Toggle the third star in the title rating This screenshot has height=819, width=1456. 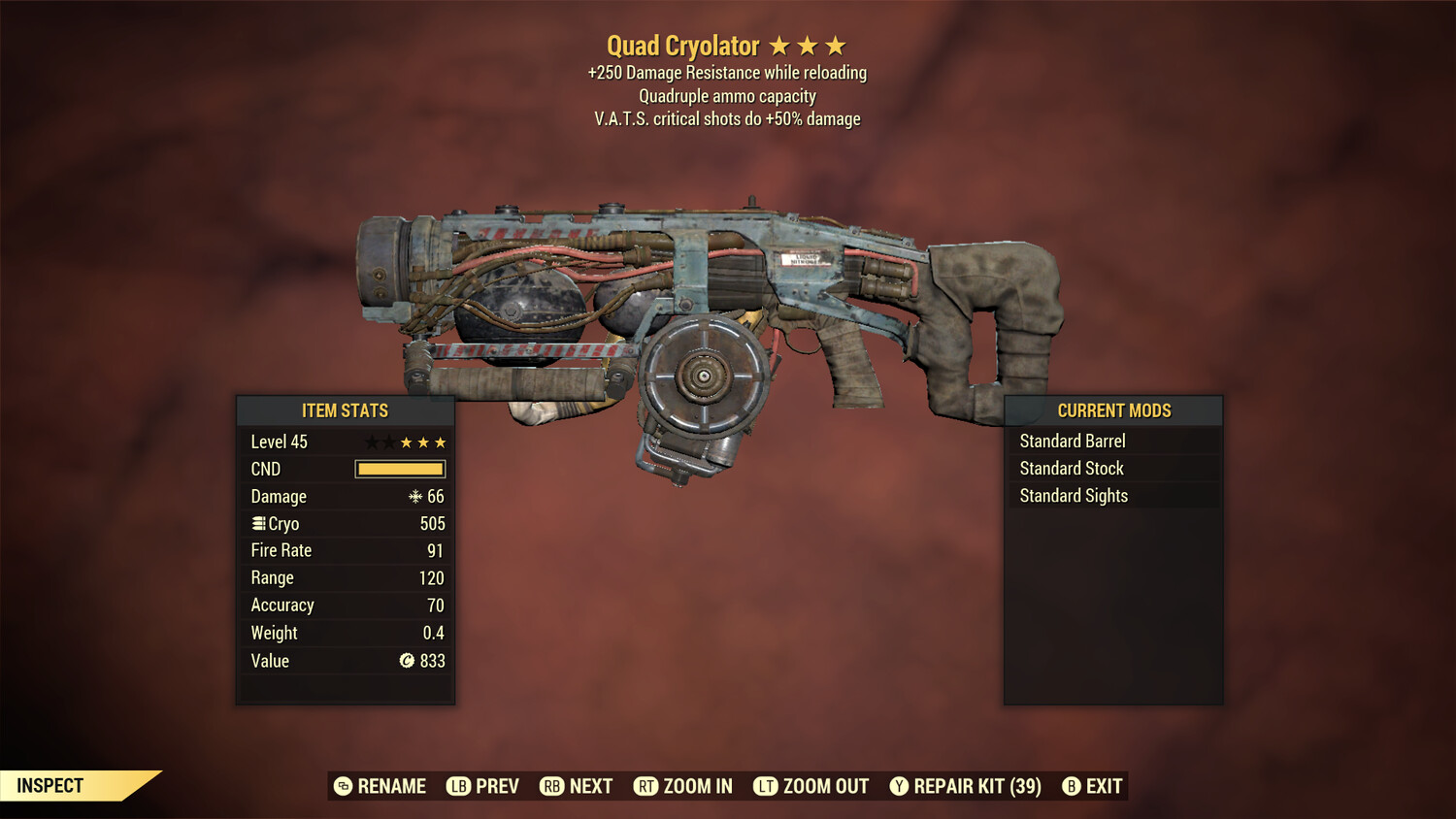pos(836,45)
